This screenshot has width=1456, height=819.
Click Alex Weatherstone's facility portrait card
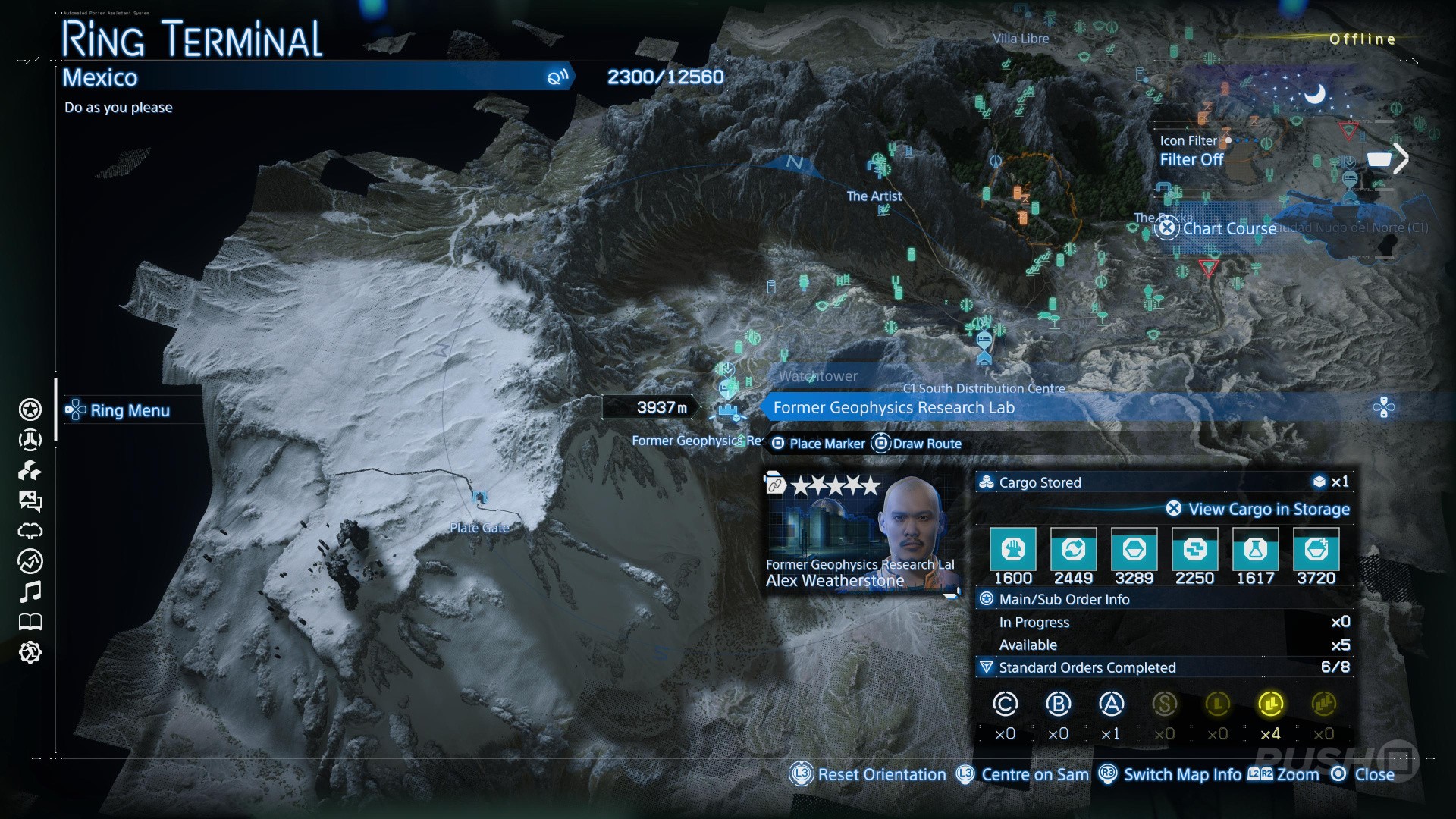tap(861, 531)
